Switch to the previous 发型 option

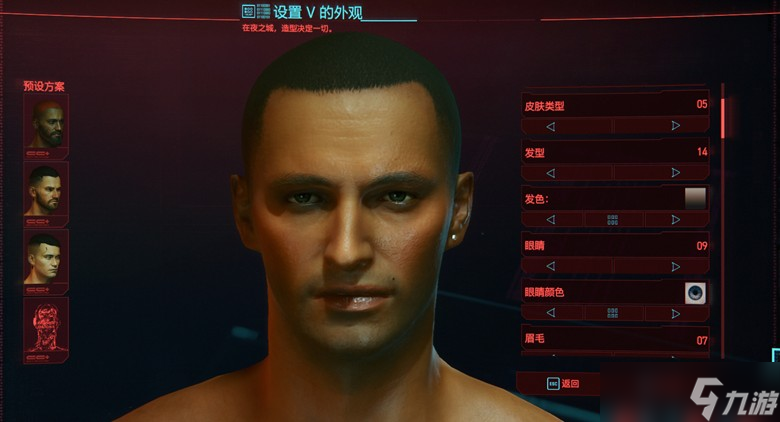[x=551, y=173]
